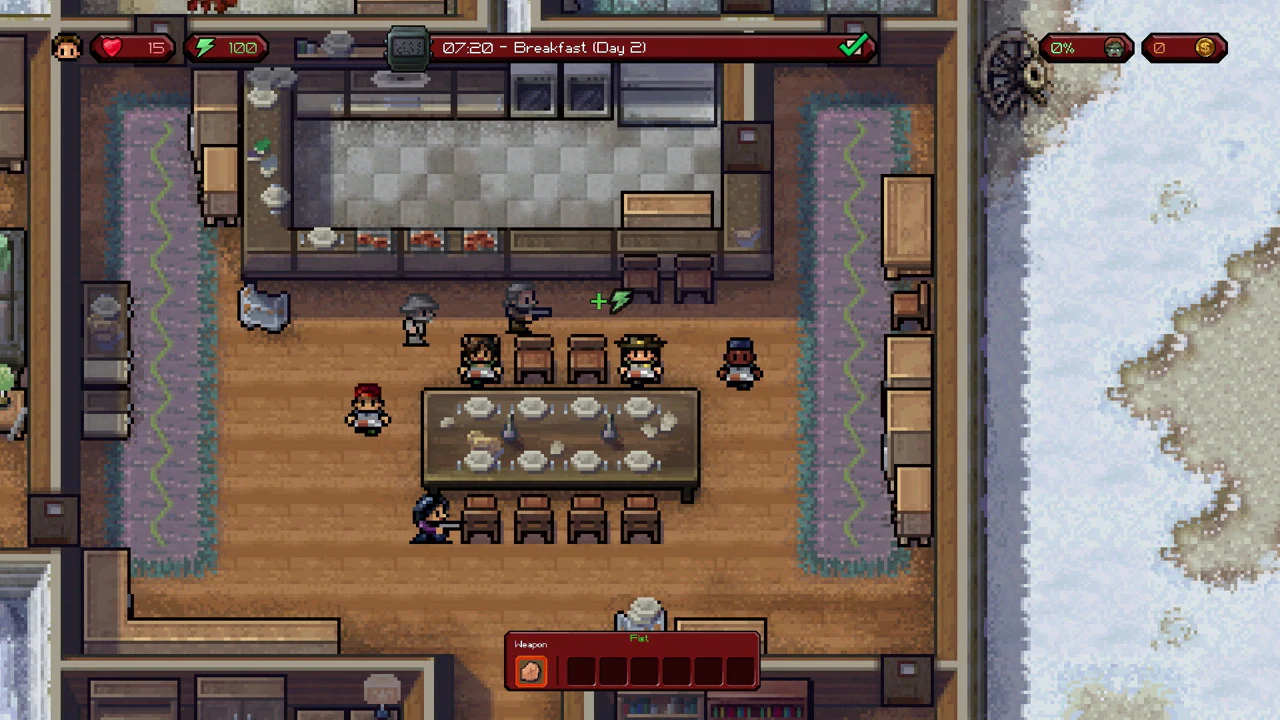The width and height of the screenshot is (1280, 720).
Task: Click the highlighted Fist slot to toggle equip
Action: (531, 670)
